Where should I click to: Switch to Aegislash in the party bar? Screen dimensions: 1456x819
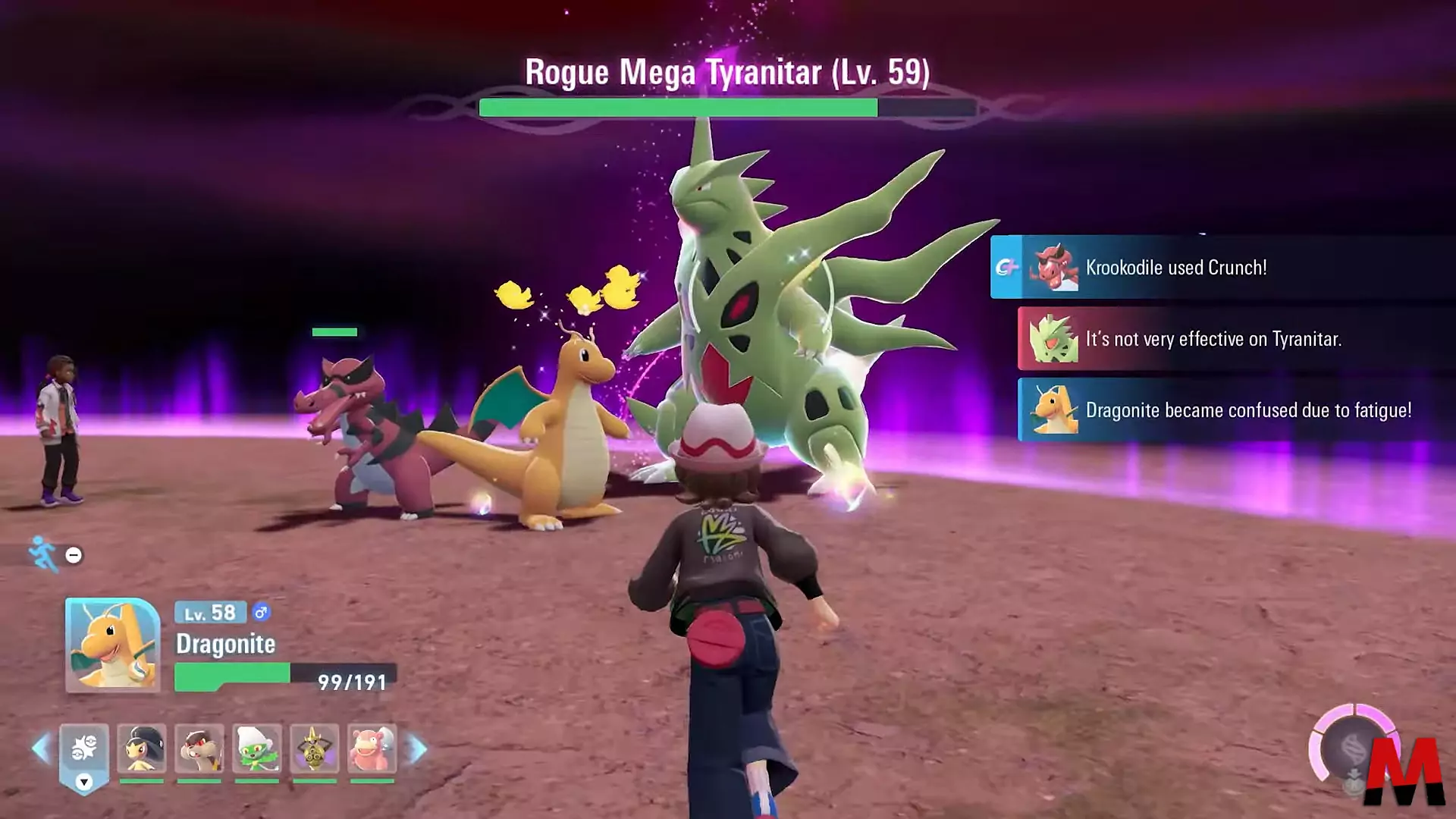click(x=314, y=749)
